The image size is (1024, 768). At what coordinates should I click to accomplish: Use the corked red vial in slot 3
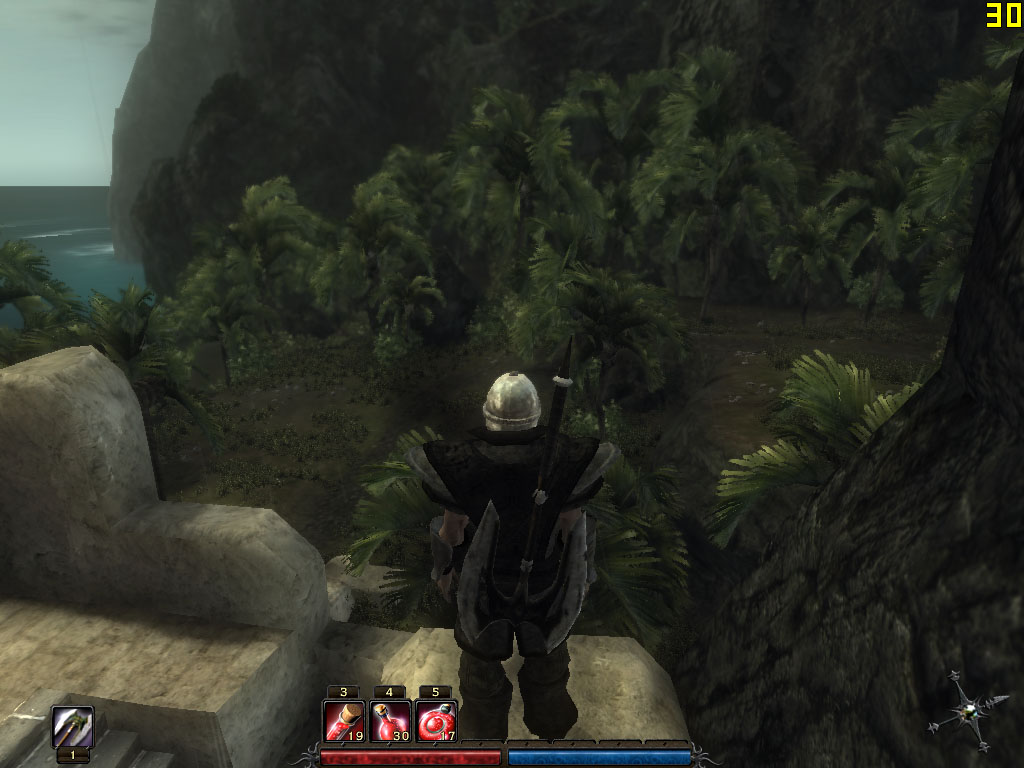pyautogui.click(x=343, y=721)
